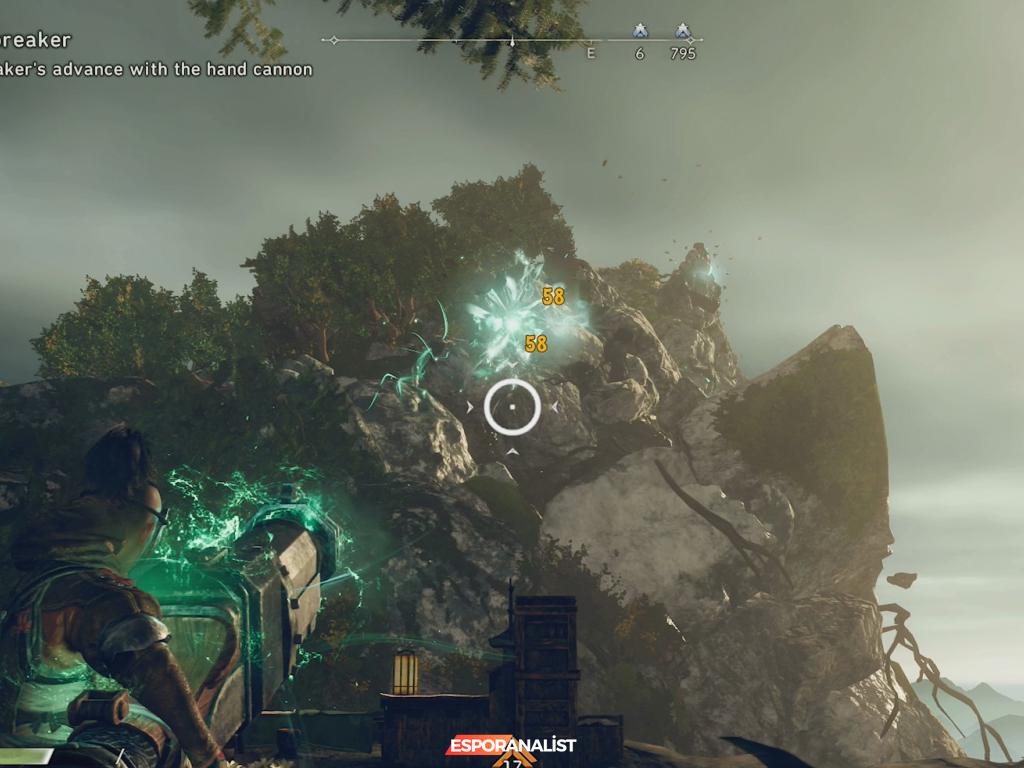Select the orange chevron ammo icon

512,762
